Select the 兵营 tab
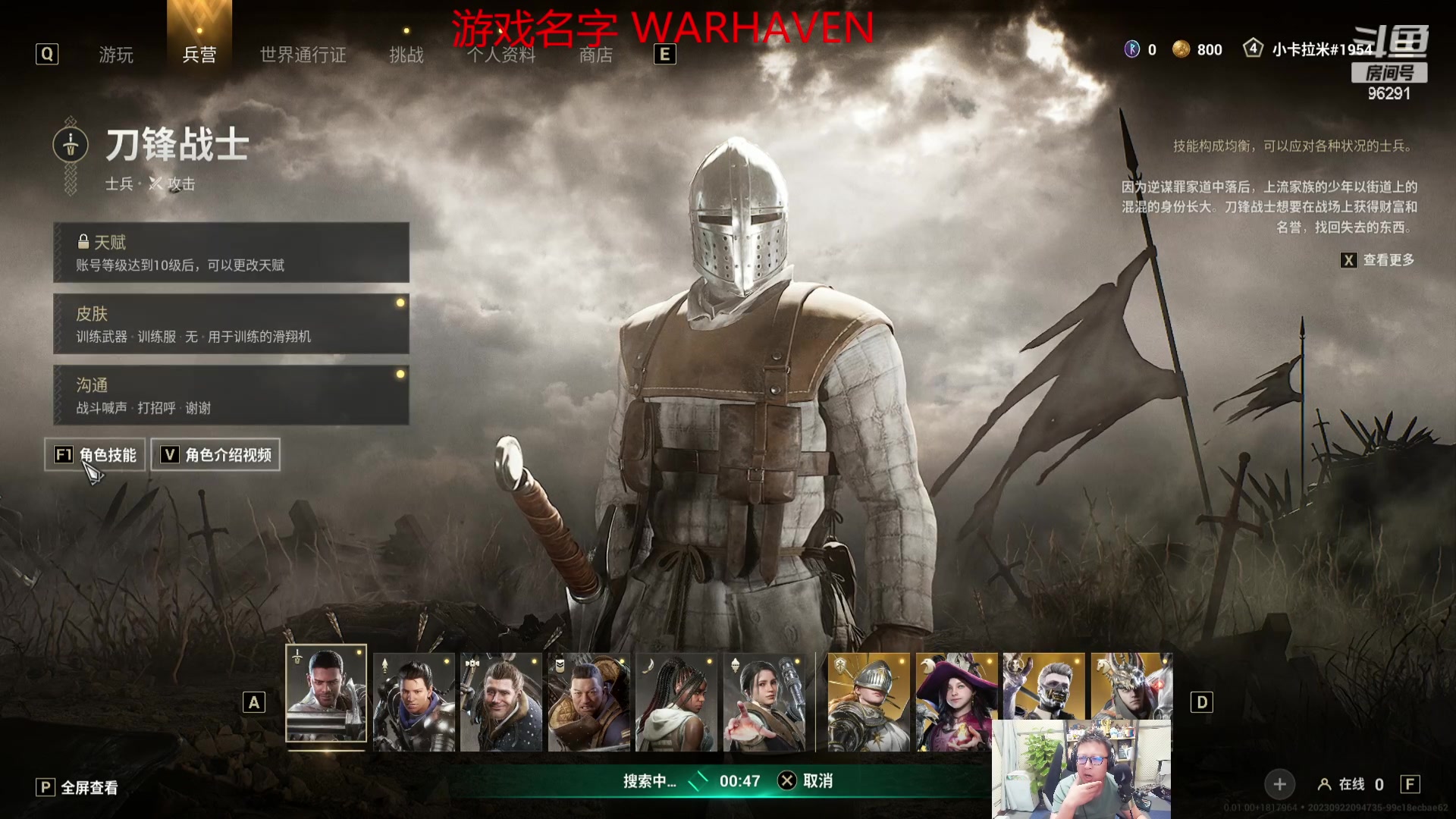 [x=199, y=55]
